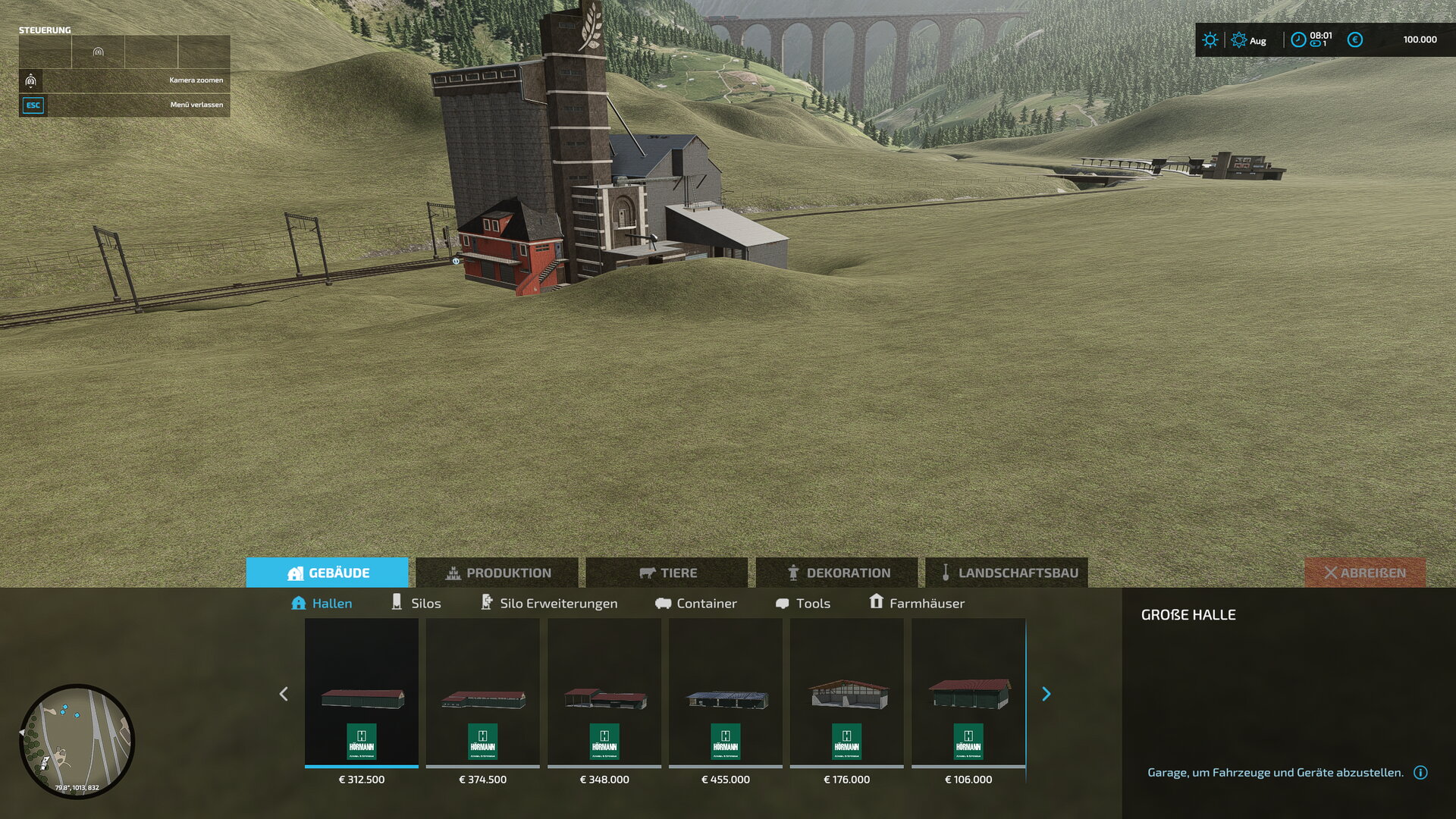Click the circular minimap
This screenshot has height=819, width=1456.
[77, 741]
